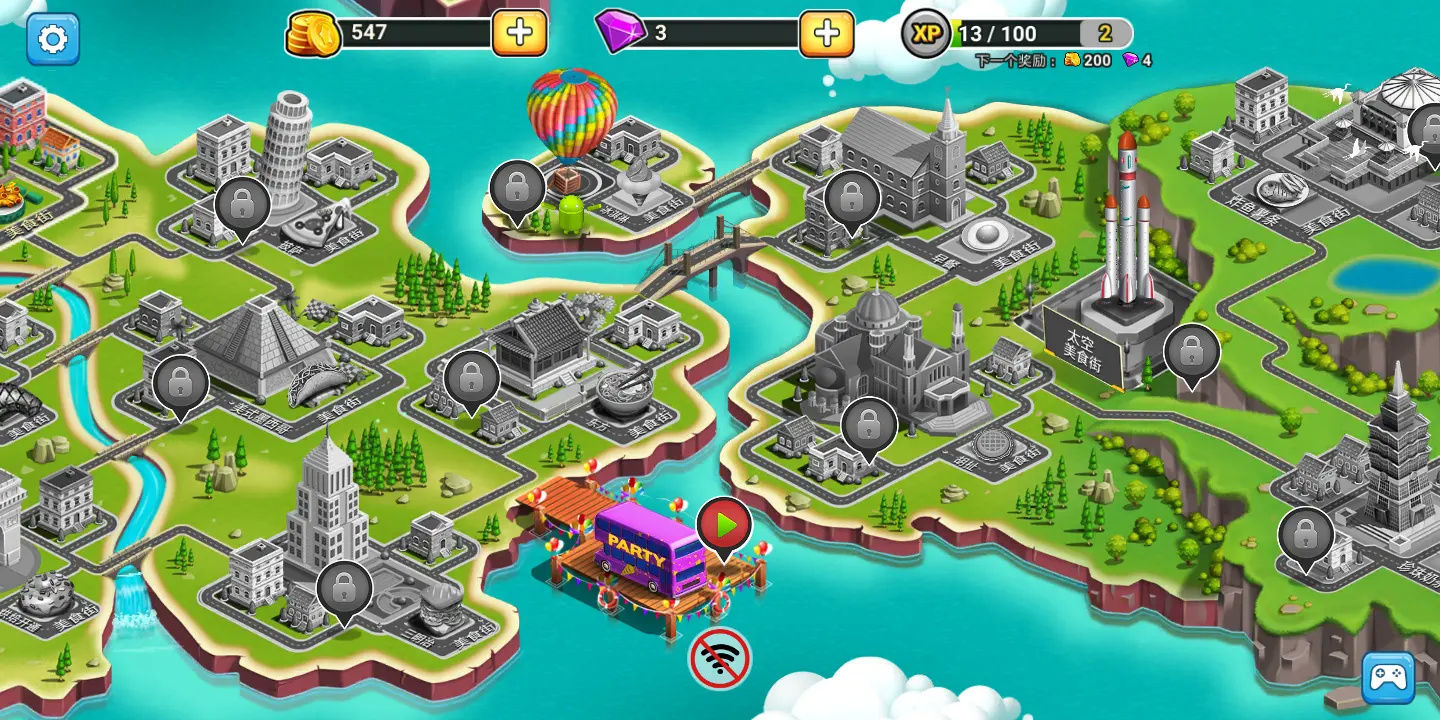Image resolution: width=1440 pixels, height=720 pixels.
Task: Open the blue gamepad button
Action: click(x=1388, y=677)
